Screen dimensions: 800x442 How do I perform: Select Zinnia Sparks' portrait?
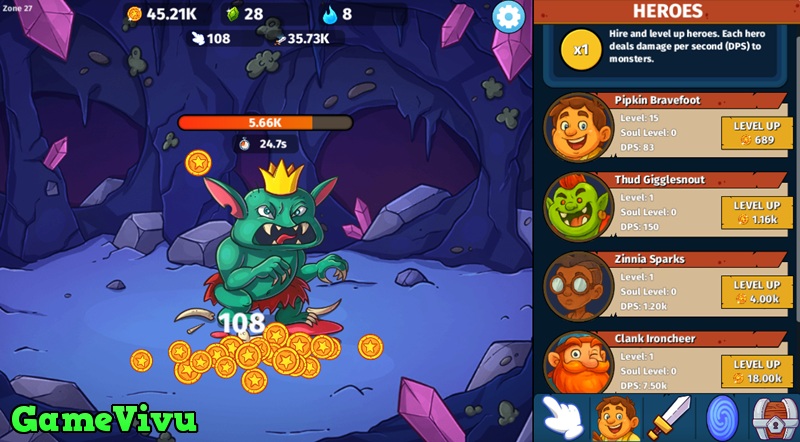point(579,285)
